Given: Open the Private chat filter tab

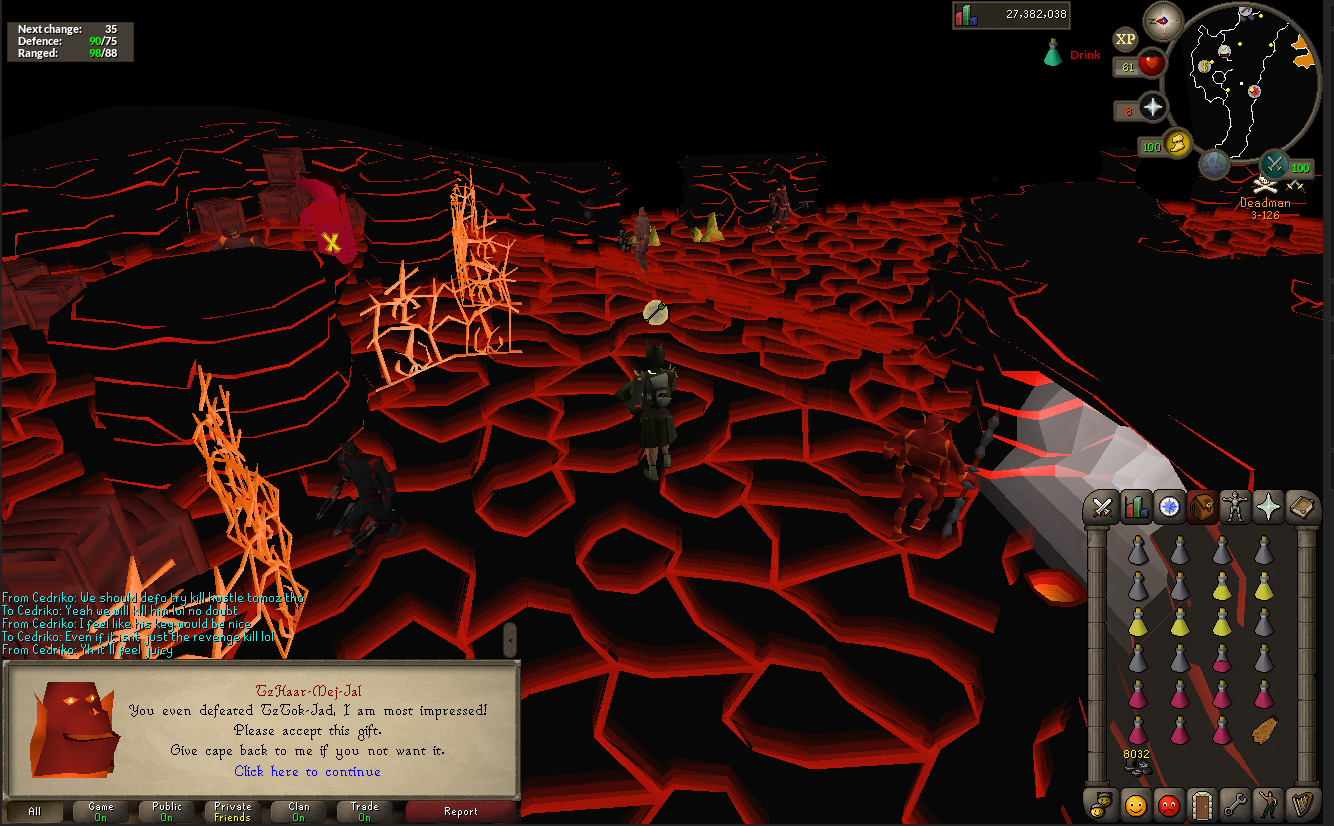Looking at the screenshot, I should tap(232, 812).
